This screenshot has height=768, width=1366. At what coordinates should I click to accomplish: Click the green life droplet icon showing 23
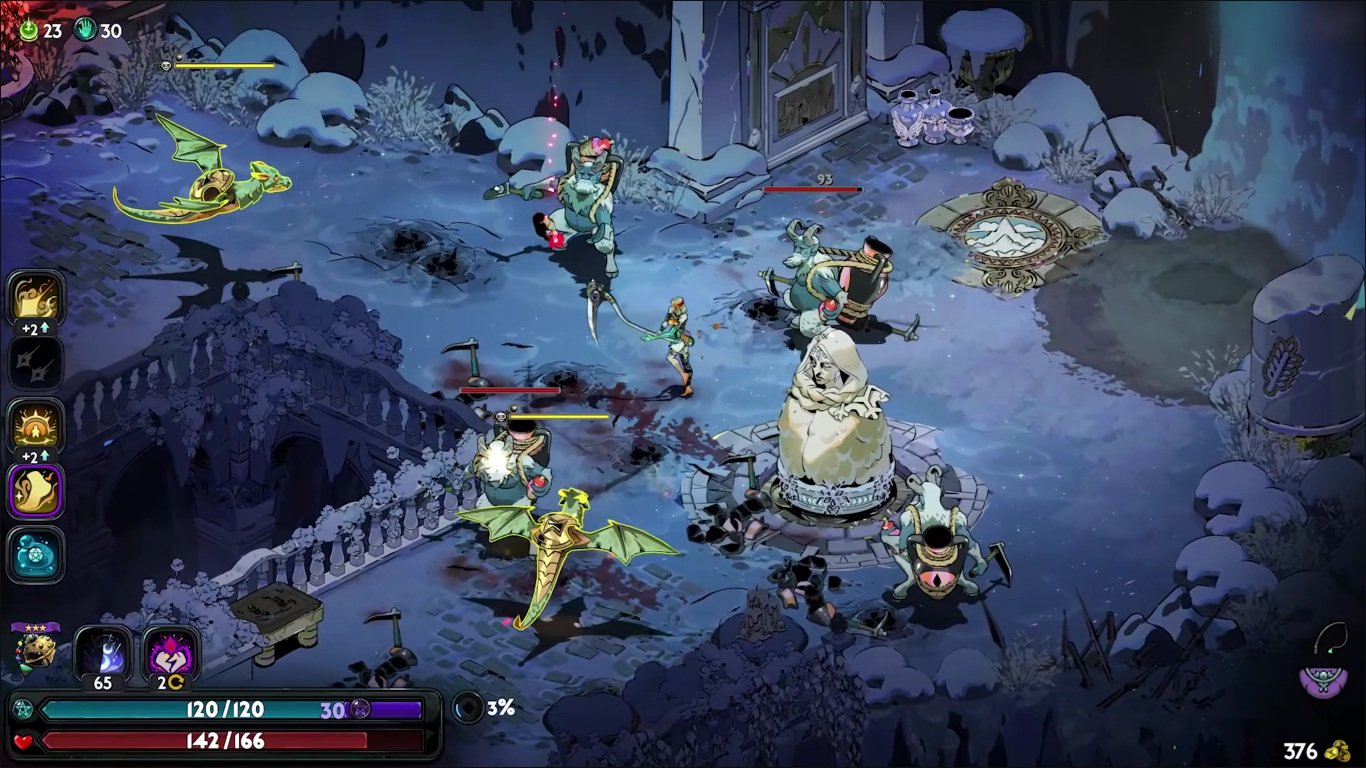[28, 30]
